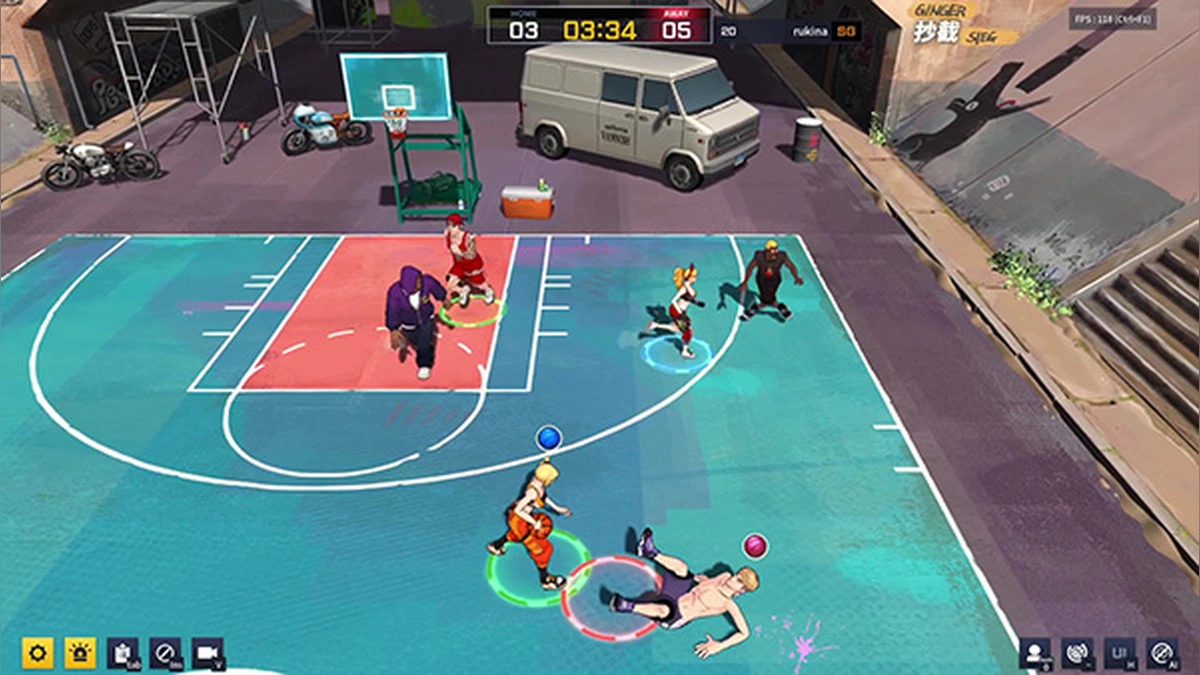Open the clipboard scoreboard icon

(x=123, y=653)
